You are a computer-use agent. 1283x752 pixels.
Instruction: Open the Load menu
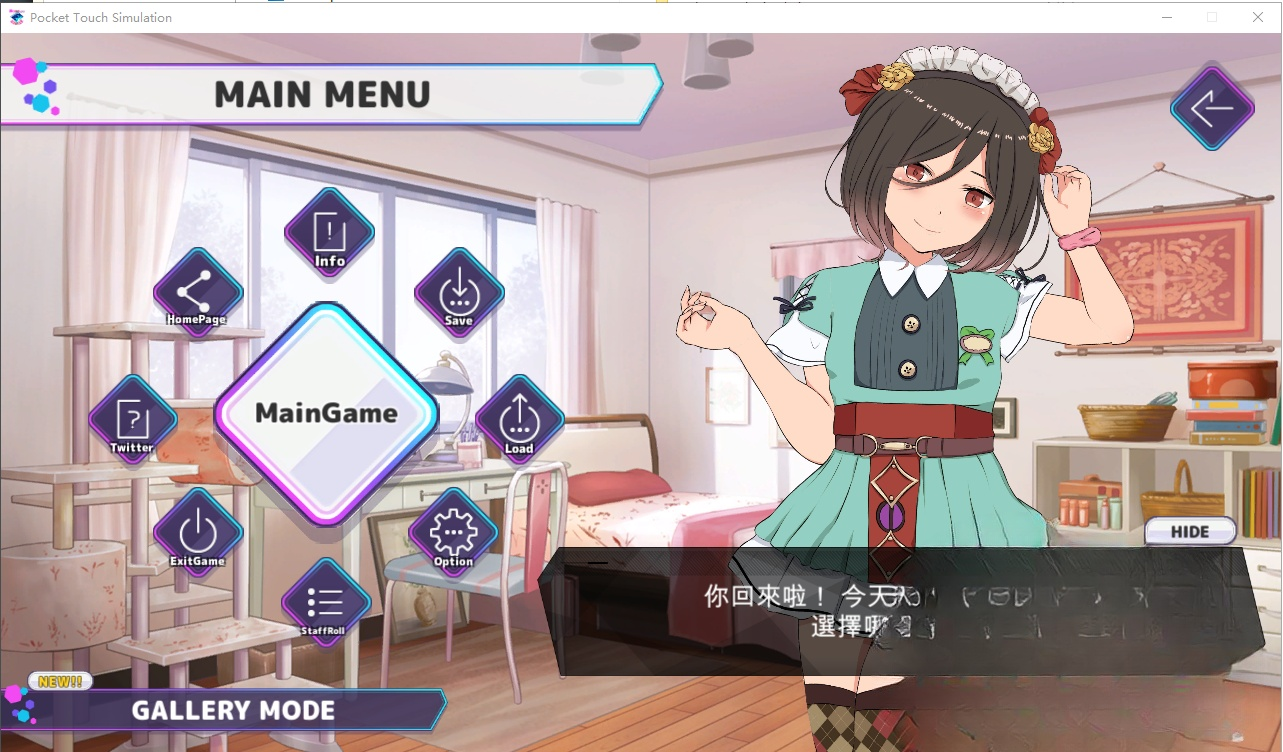pos(518,421)
